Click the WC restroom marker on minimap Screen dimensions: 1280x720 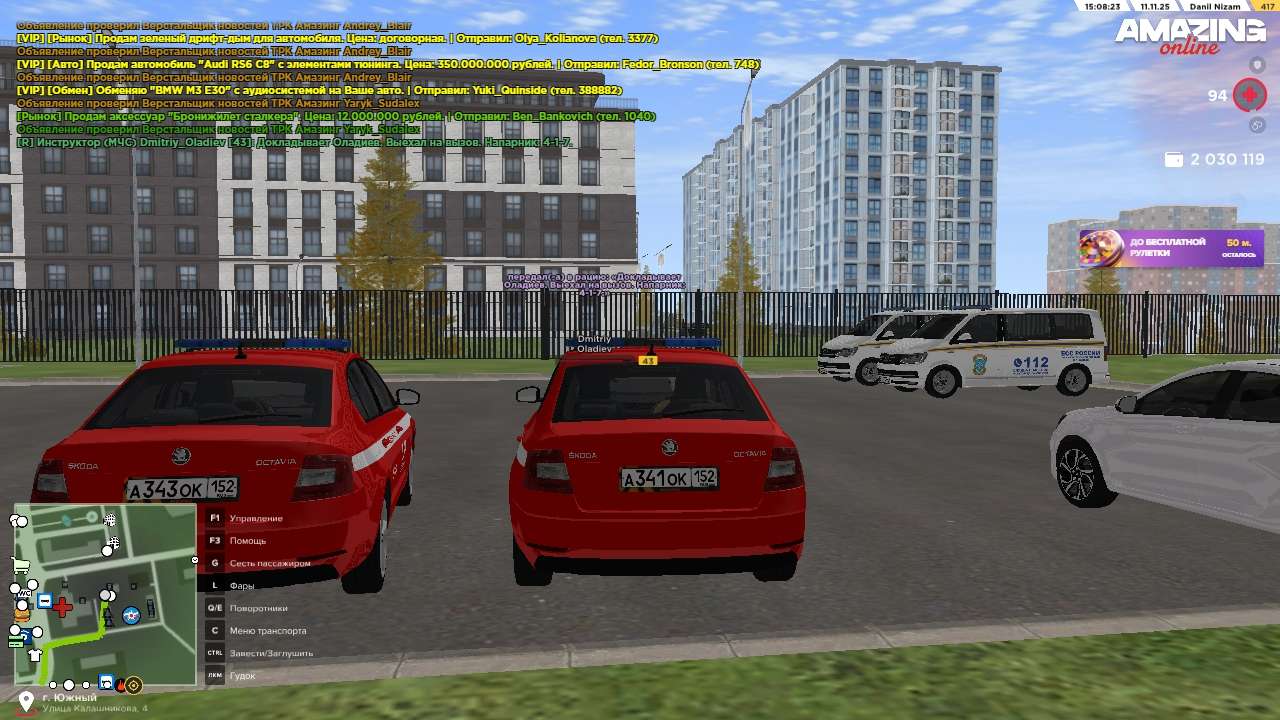coord(24,593)
